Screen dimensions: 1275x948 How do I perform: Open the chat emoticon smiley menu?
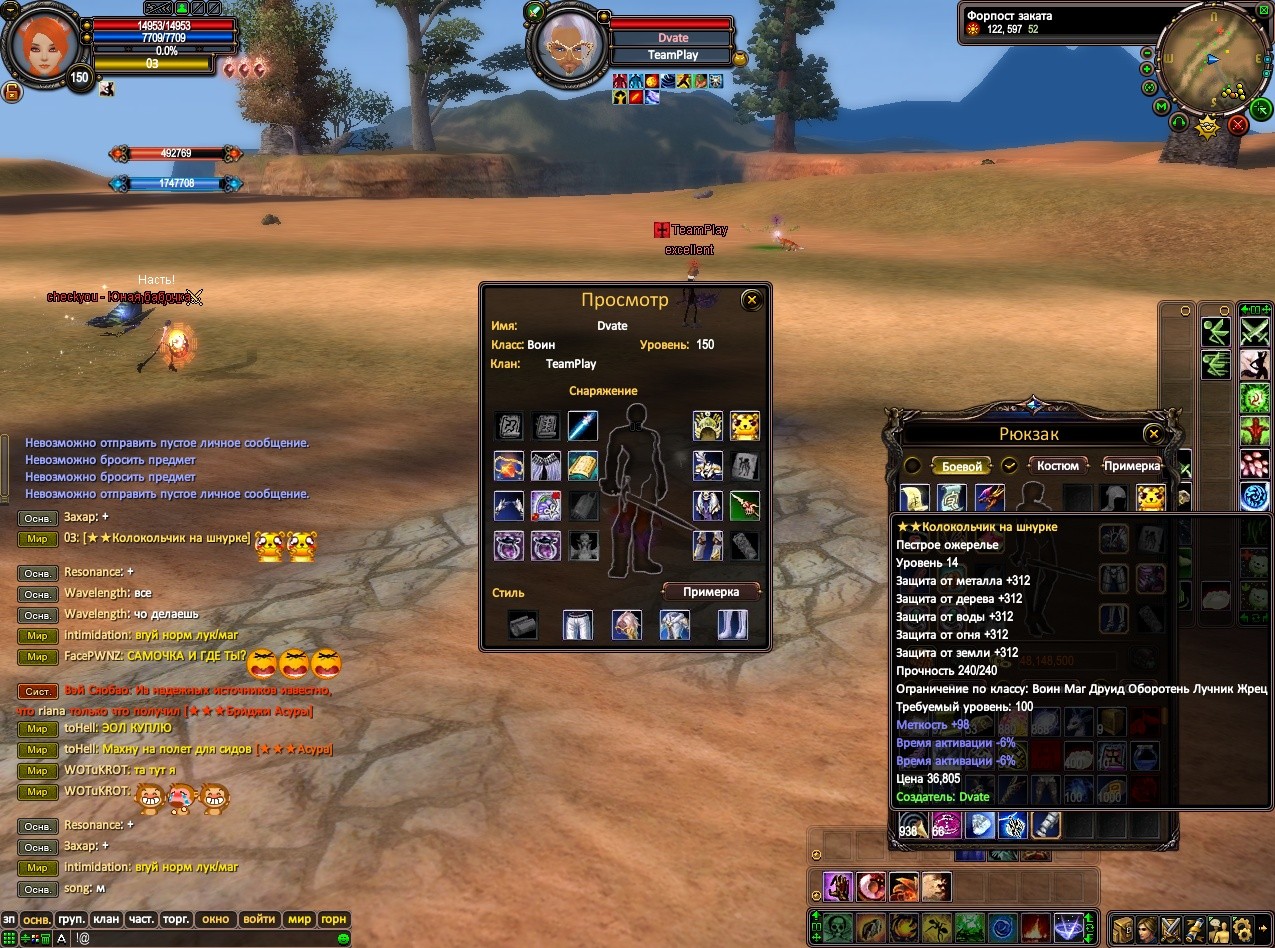(344, 939)
